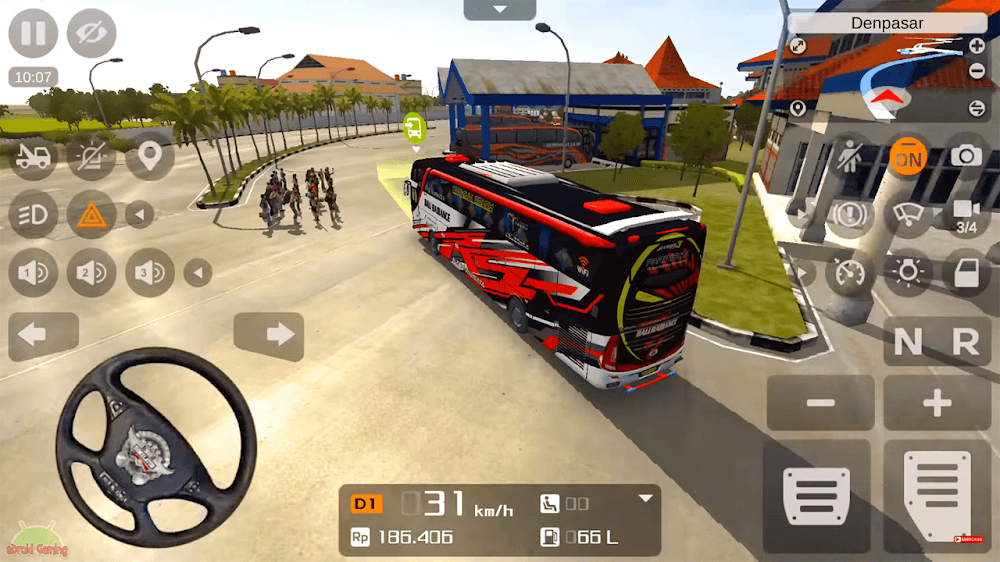Open the bus door
The width and height of the screenshot is (1000, 562).
pyautogui.click(x=966, y=272)
